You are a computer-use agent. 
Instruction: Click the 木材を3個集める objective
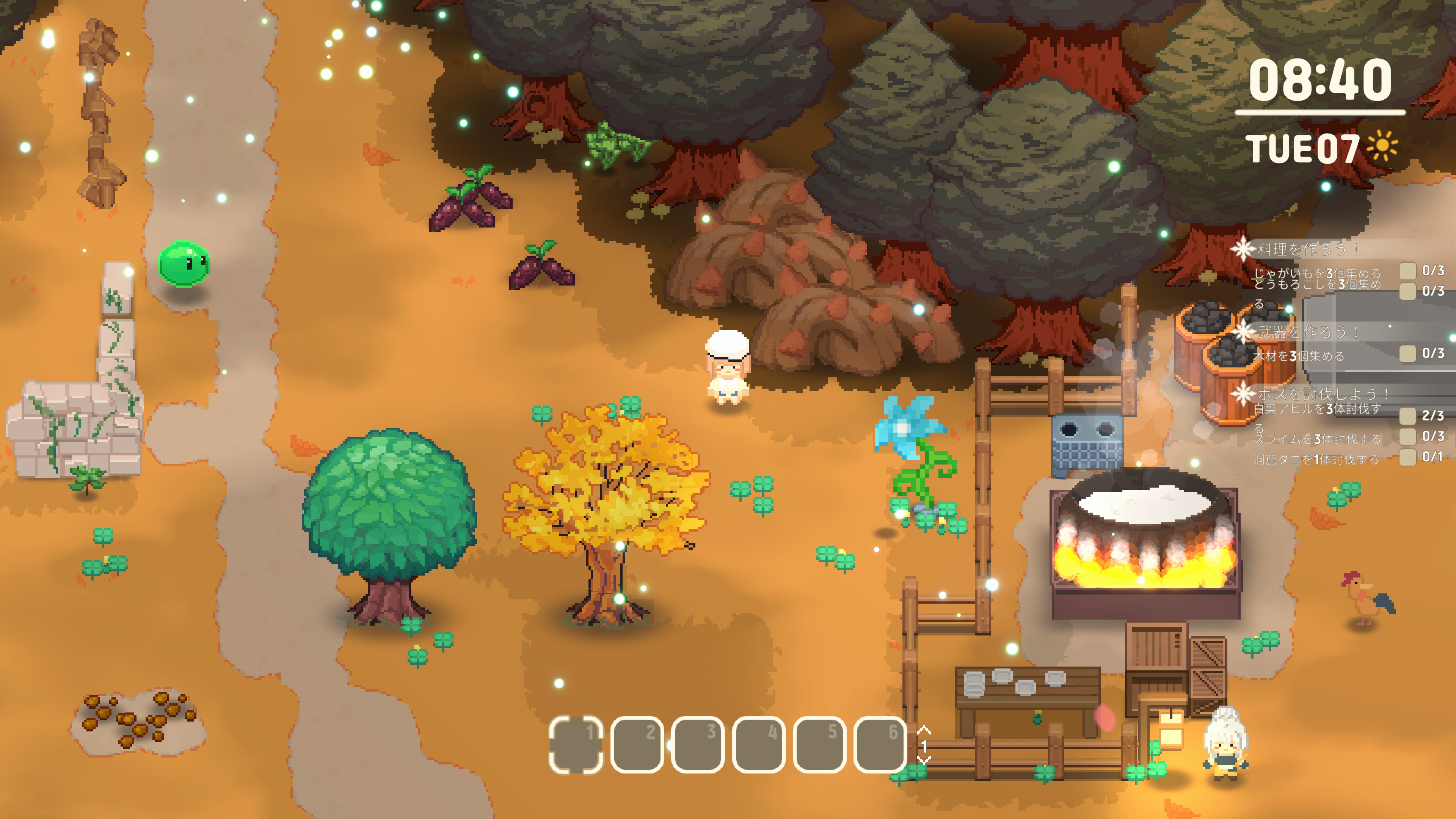[1298, 356]
